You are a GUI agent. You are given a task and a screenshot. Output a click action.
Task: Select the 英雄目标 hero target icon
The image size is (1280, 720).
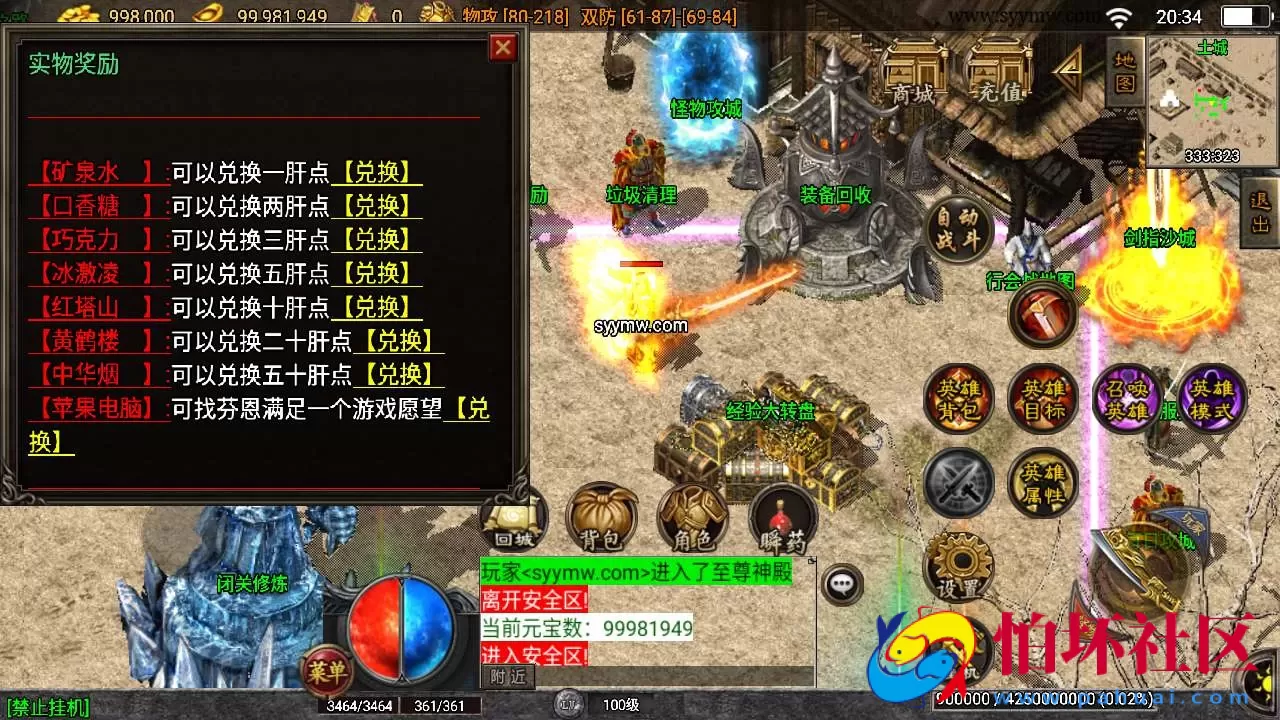1042,399
